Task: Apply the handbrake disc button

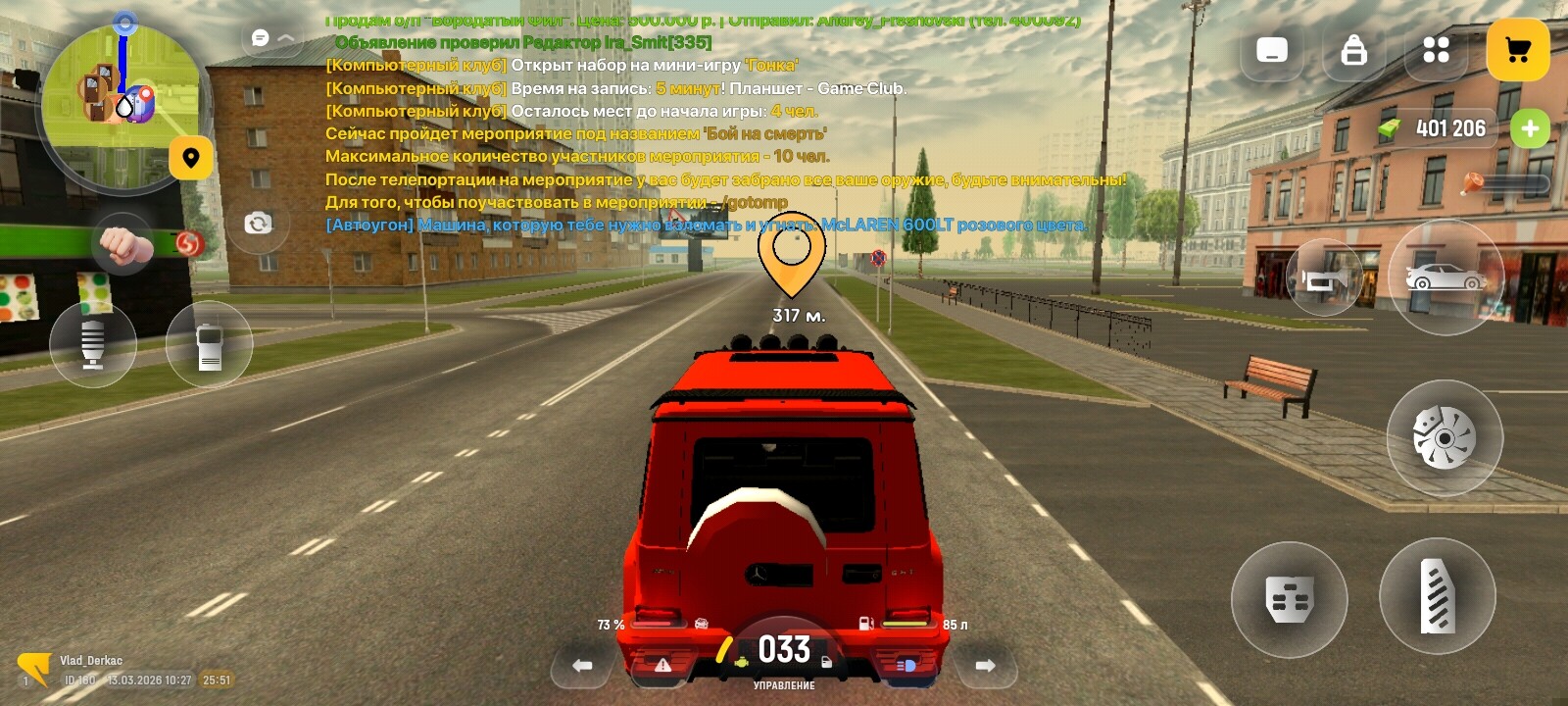Action: coord(1445,437)
